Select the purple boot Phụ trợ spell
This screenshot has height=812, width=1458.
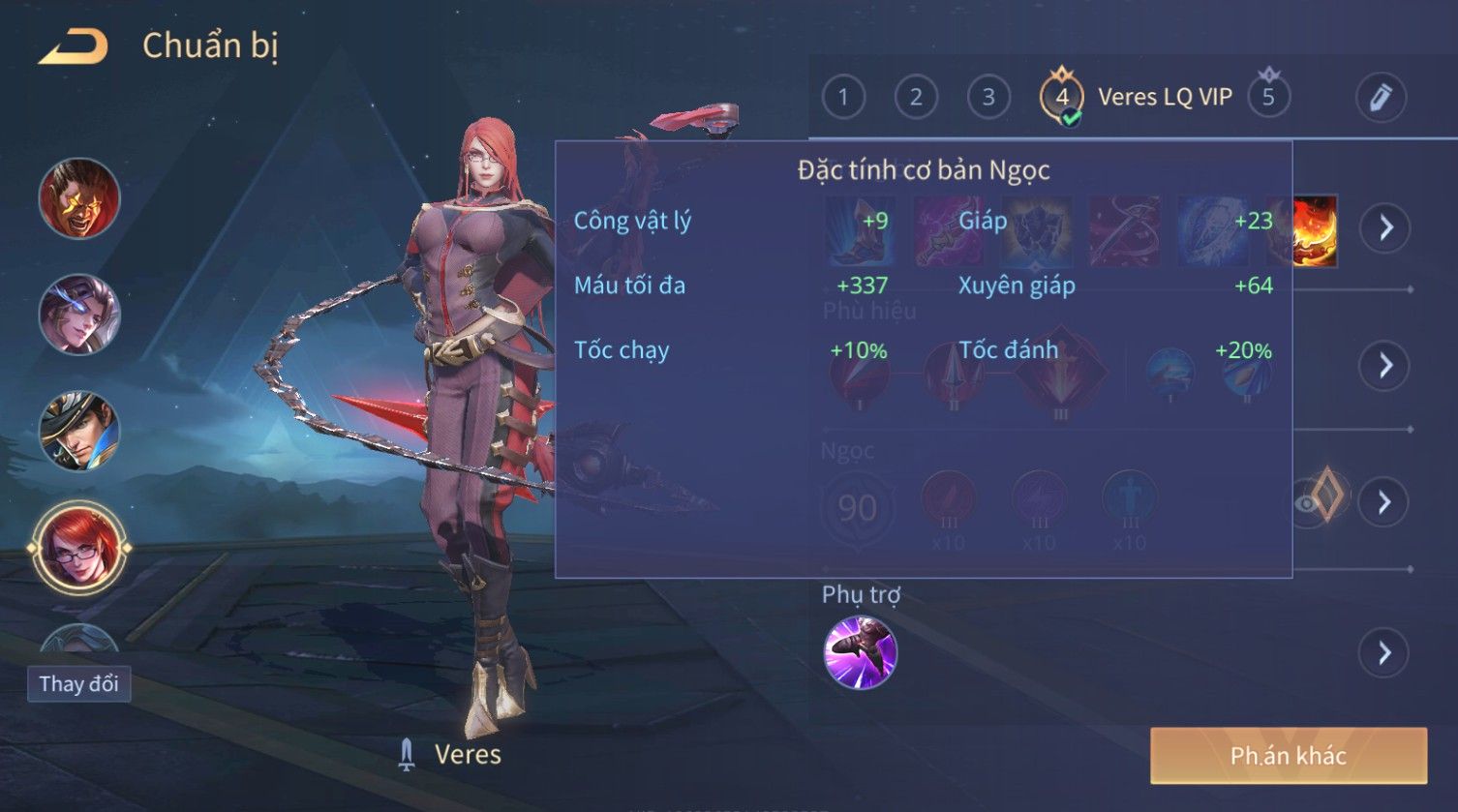tap(860, 652)
